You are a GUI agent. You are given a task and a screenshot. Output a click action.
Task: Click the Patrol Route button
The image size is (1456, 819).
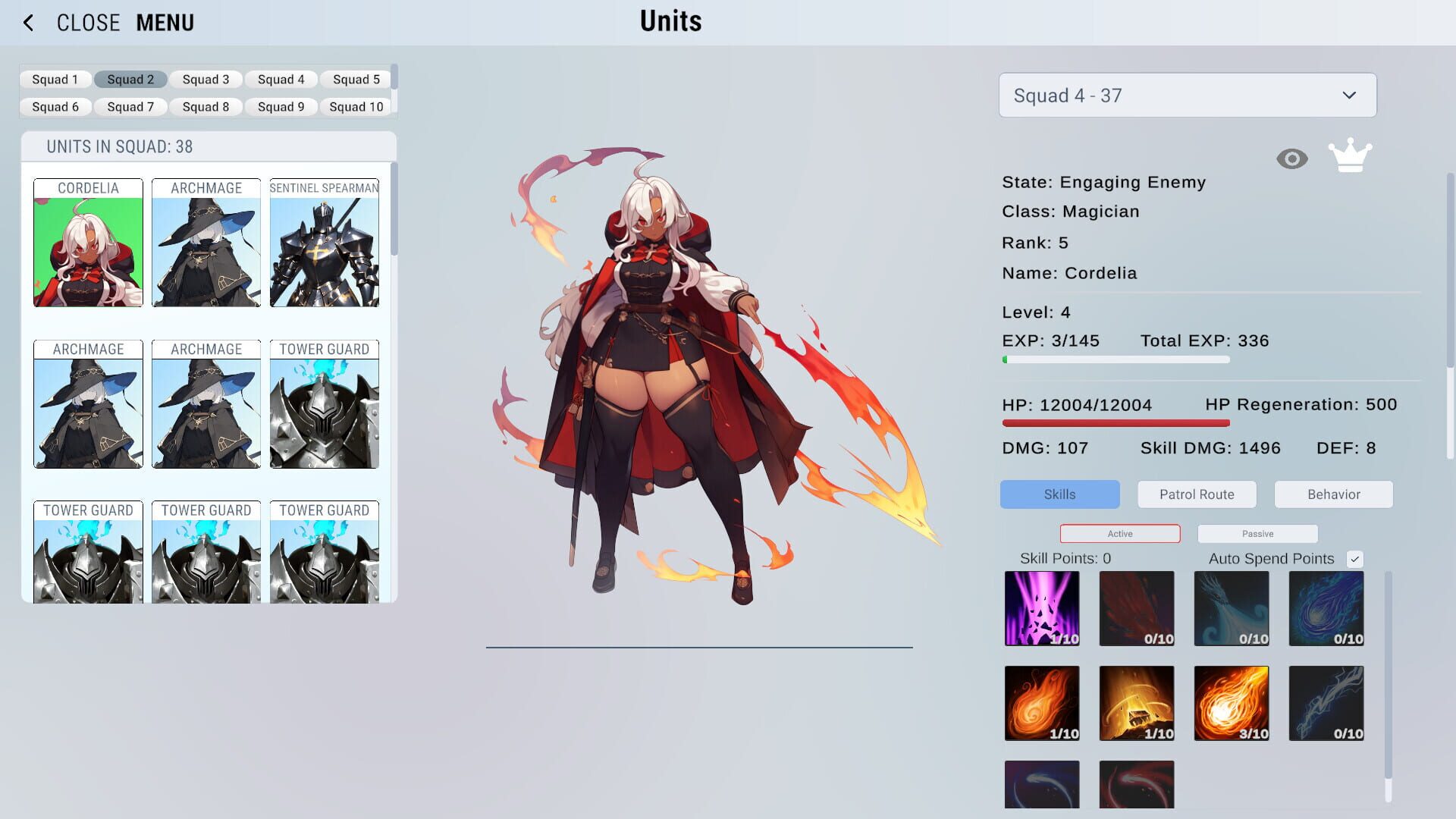coord(1196,494)
